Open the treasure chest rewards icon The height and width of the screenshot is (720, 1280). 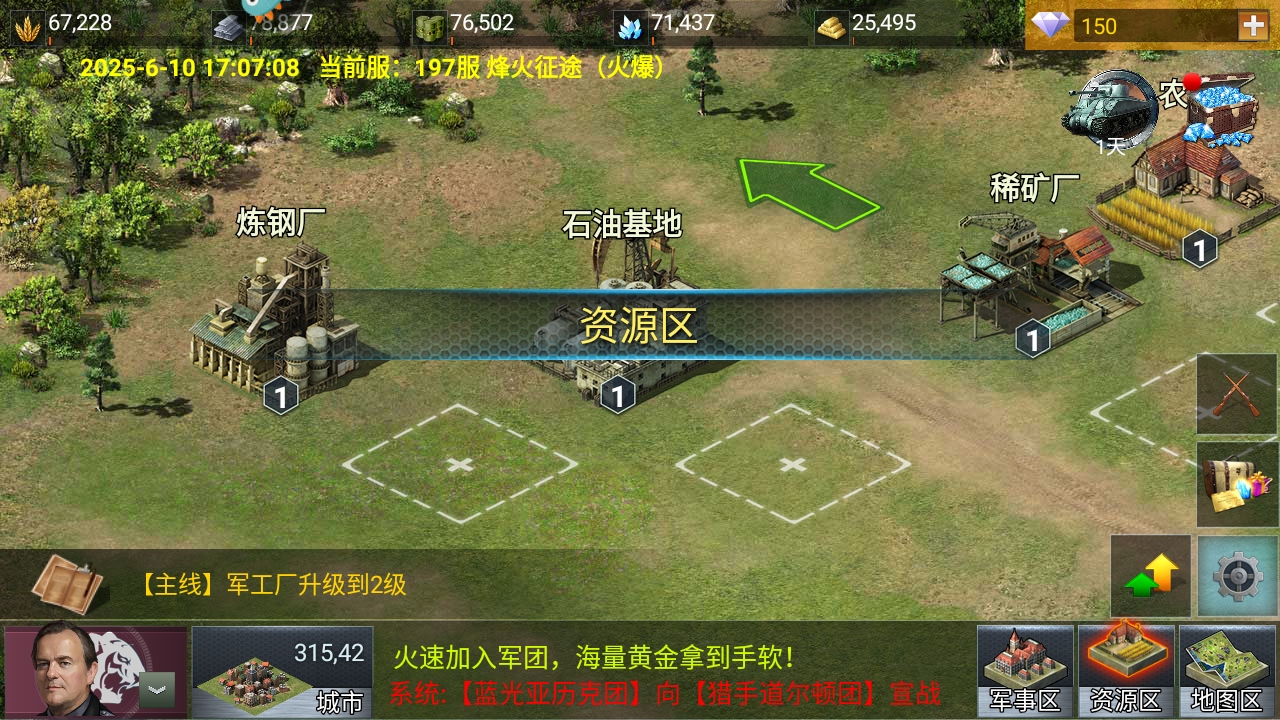[x=1236, y=483]
